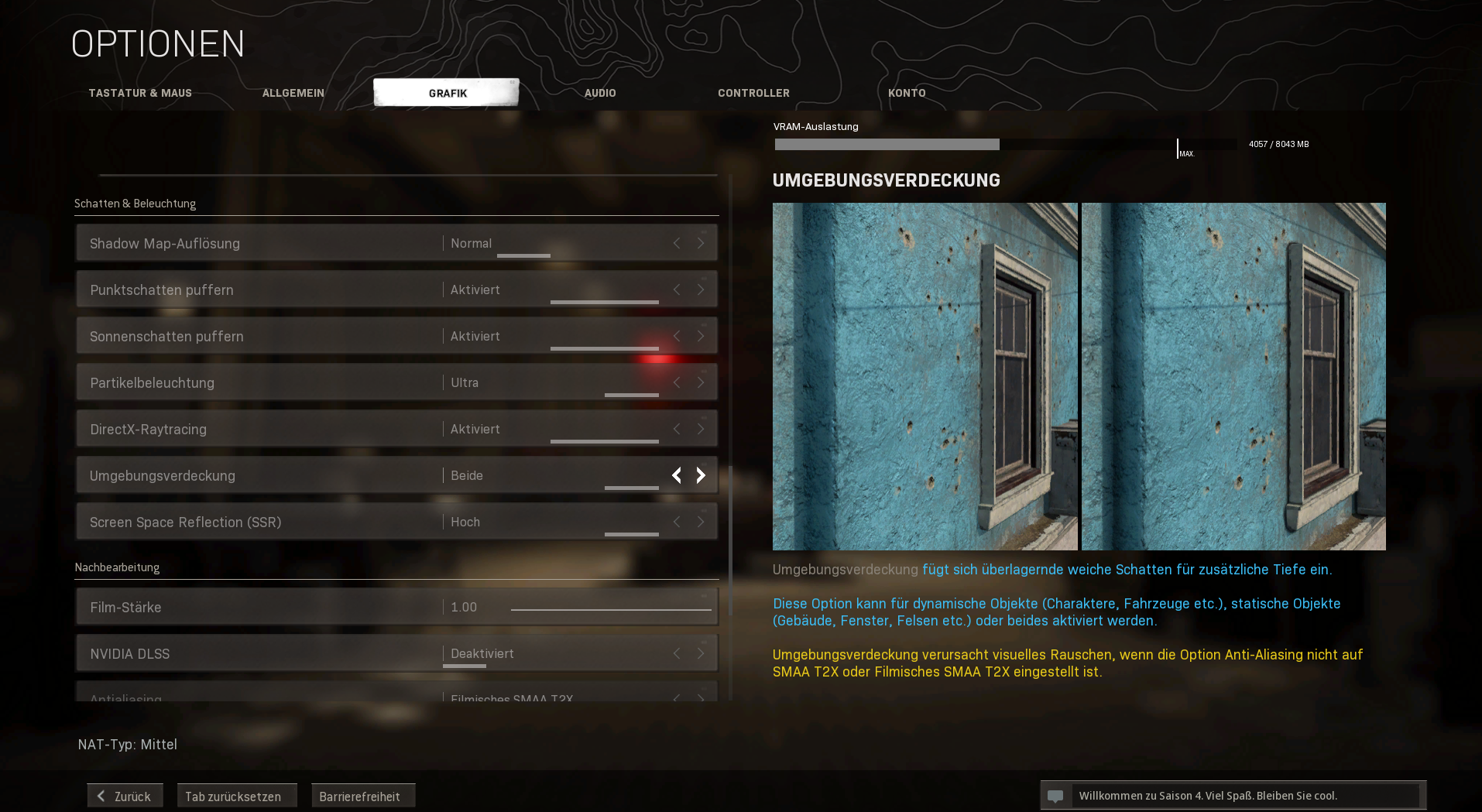Open the CONTROLLER tab
Image resolution: width=1482 pixels, height=812 pixels.
753,92
